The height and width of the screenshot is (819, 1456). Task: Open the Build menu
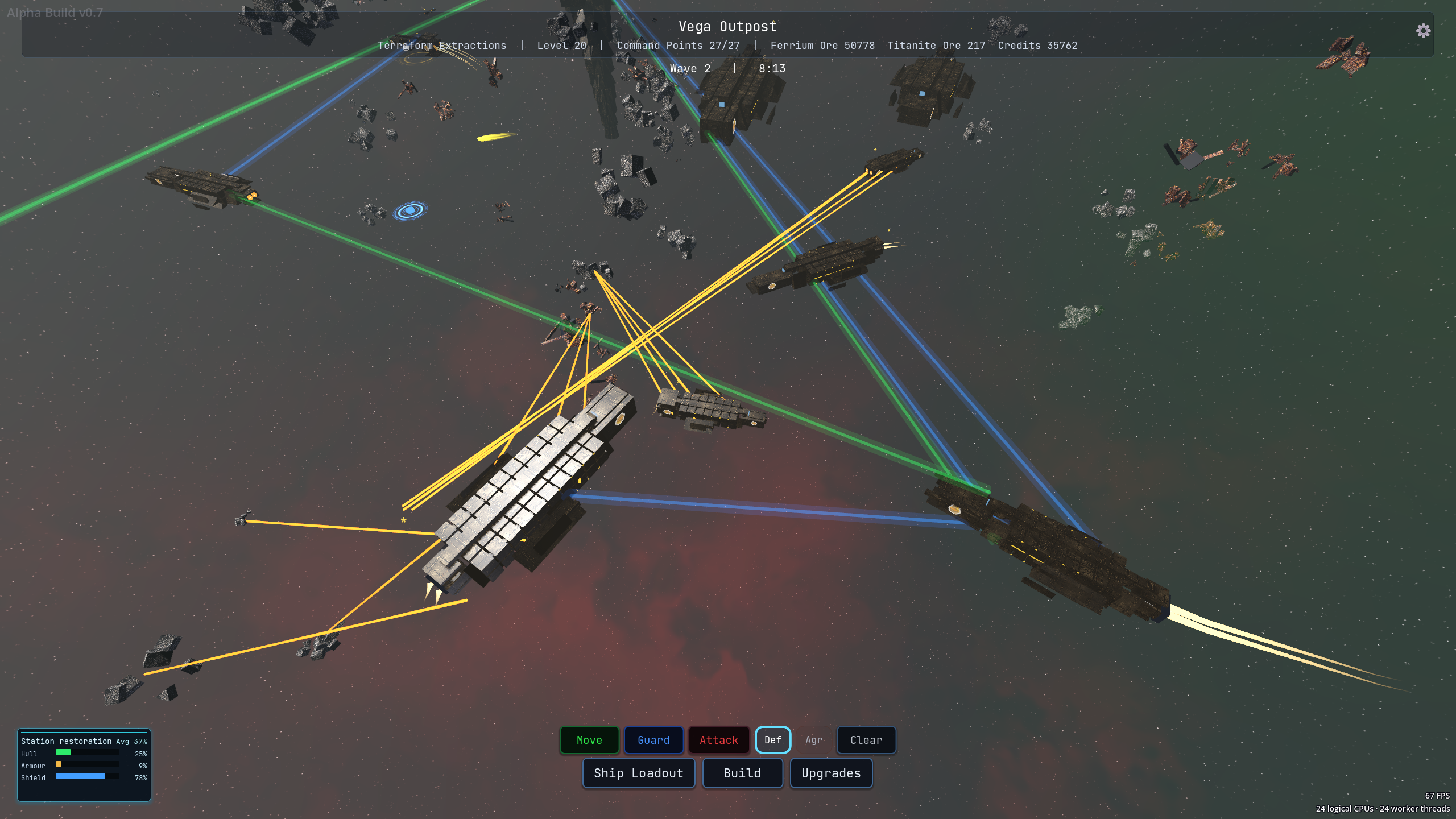tap(742, 773)
